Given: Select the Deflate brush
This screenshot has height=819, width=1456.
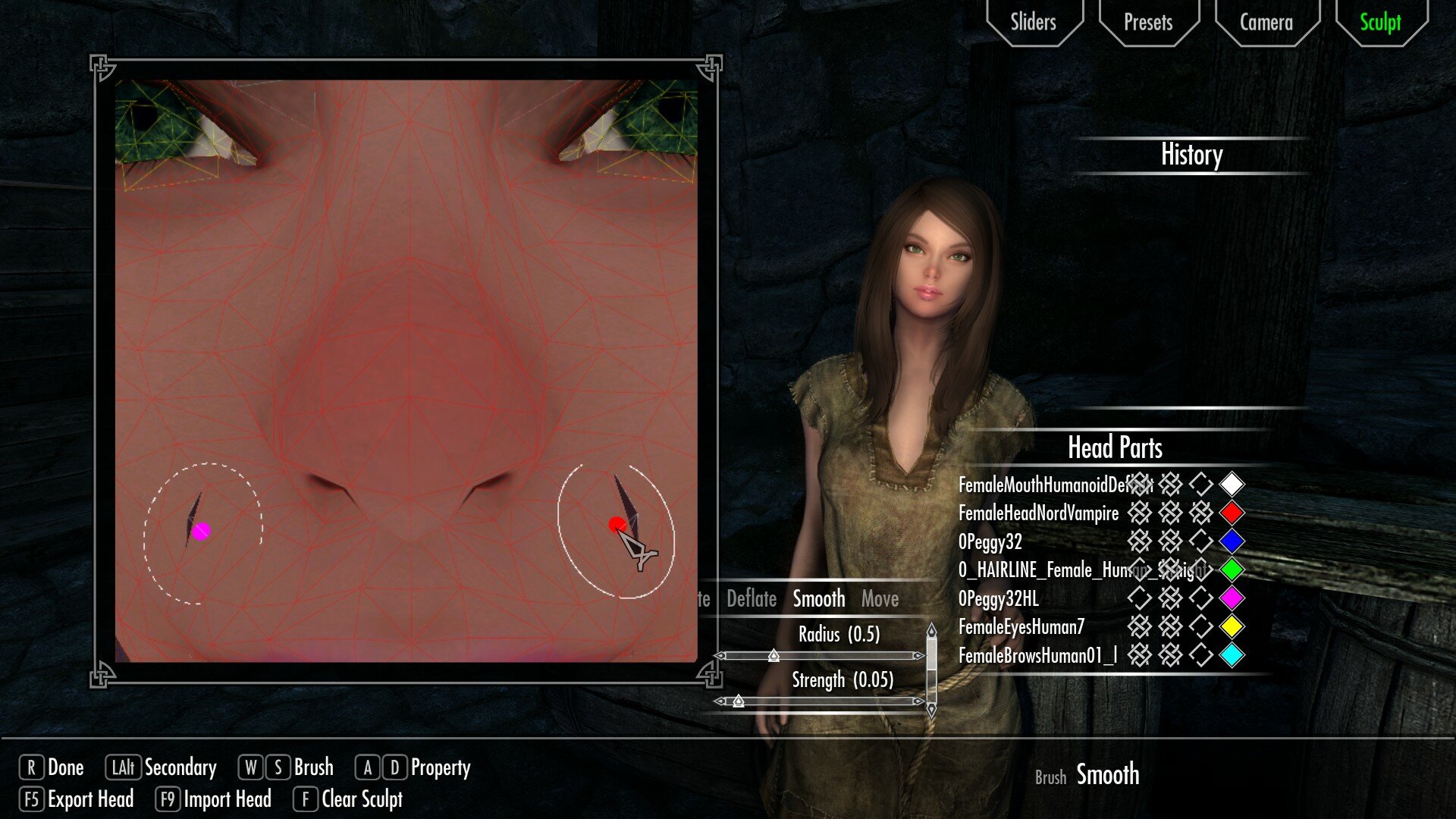Looking at the screenshot, I should [751, 598].
